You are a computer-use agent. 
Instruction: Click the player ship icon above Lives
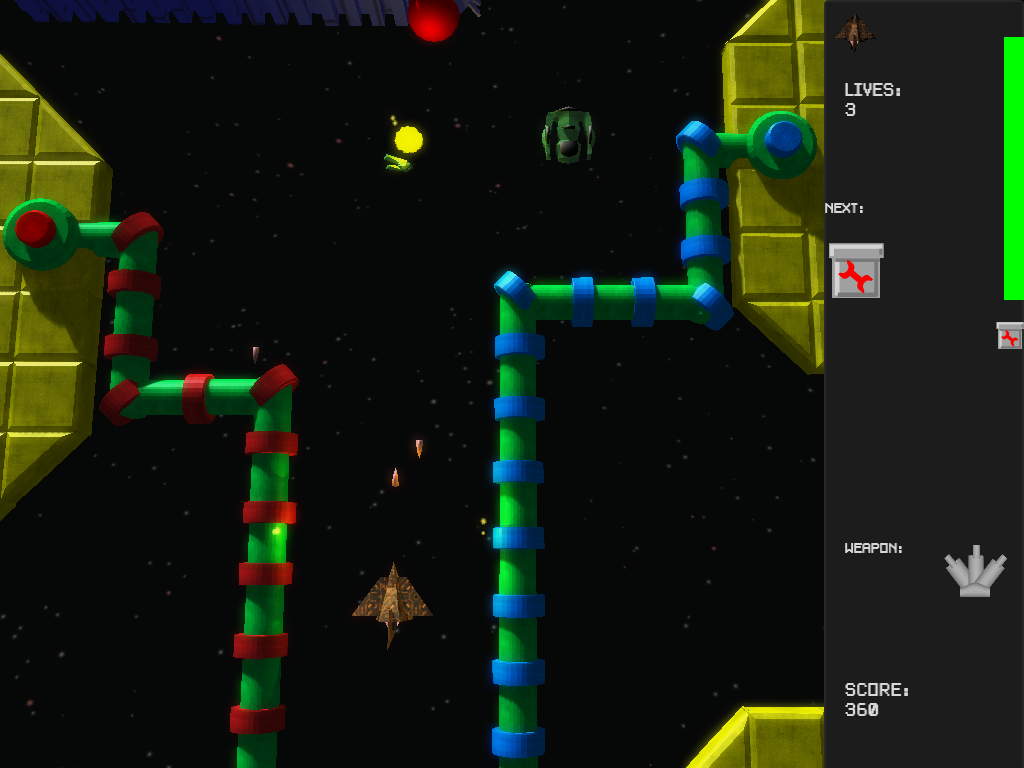[854, 32]
